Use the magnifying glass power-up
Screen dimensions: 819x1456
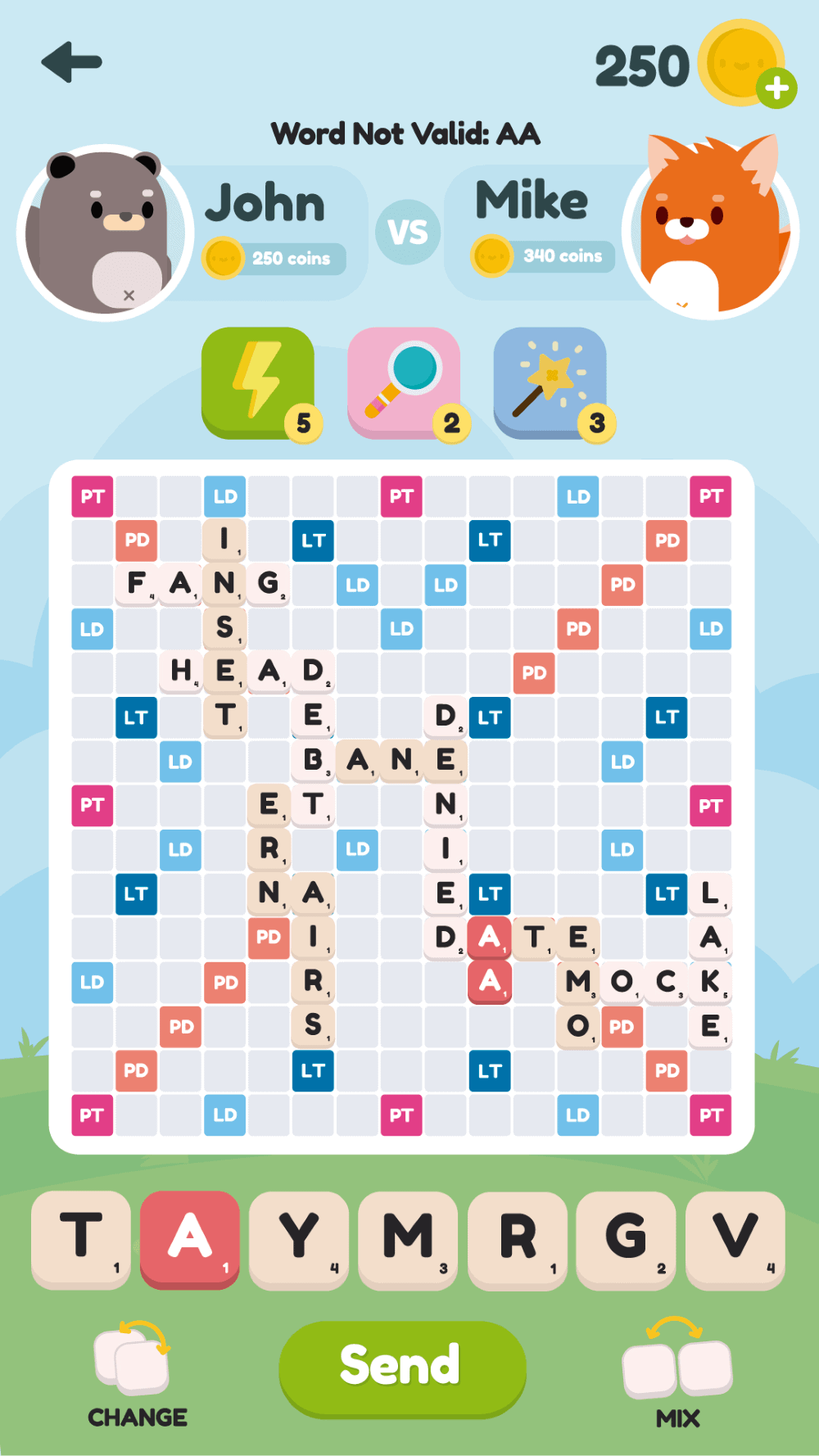pyautogui.click(x=404, y=382)
